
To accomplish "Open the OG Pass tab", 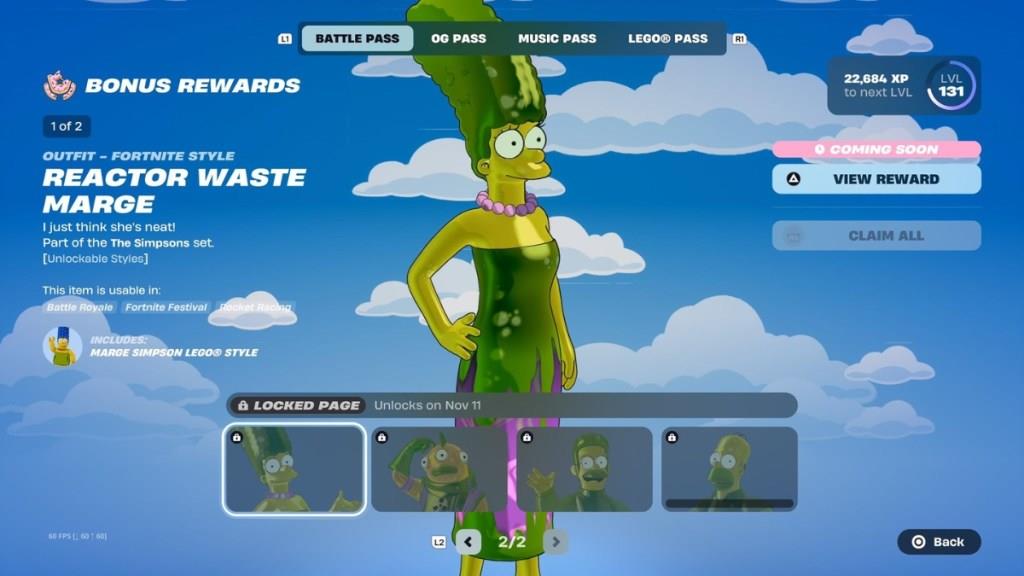I will [458, 39].
